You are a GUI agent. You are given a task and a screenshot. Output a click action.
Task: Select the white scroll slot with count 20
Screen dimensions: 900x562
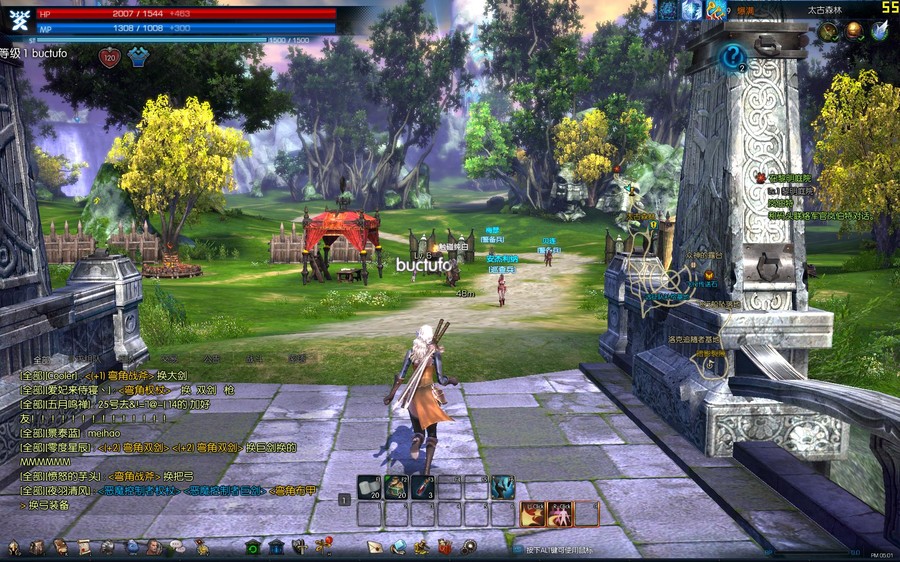[x=369, y=487]
